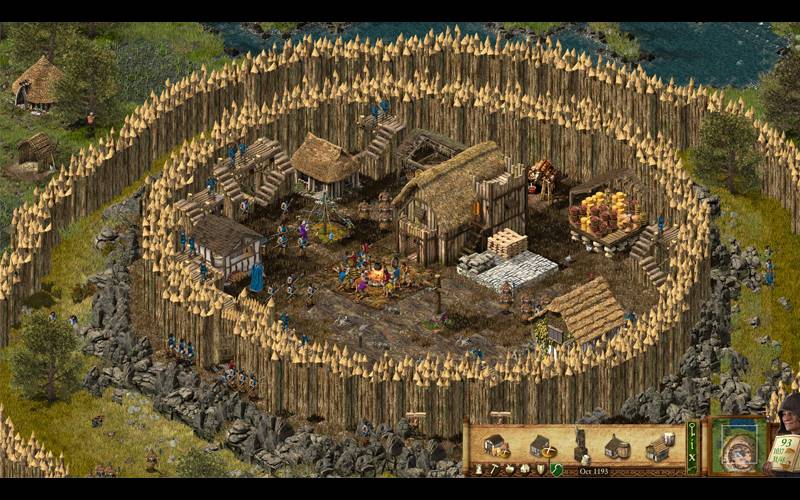Show the house town buildings category

click(524, 469)
